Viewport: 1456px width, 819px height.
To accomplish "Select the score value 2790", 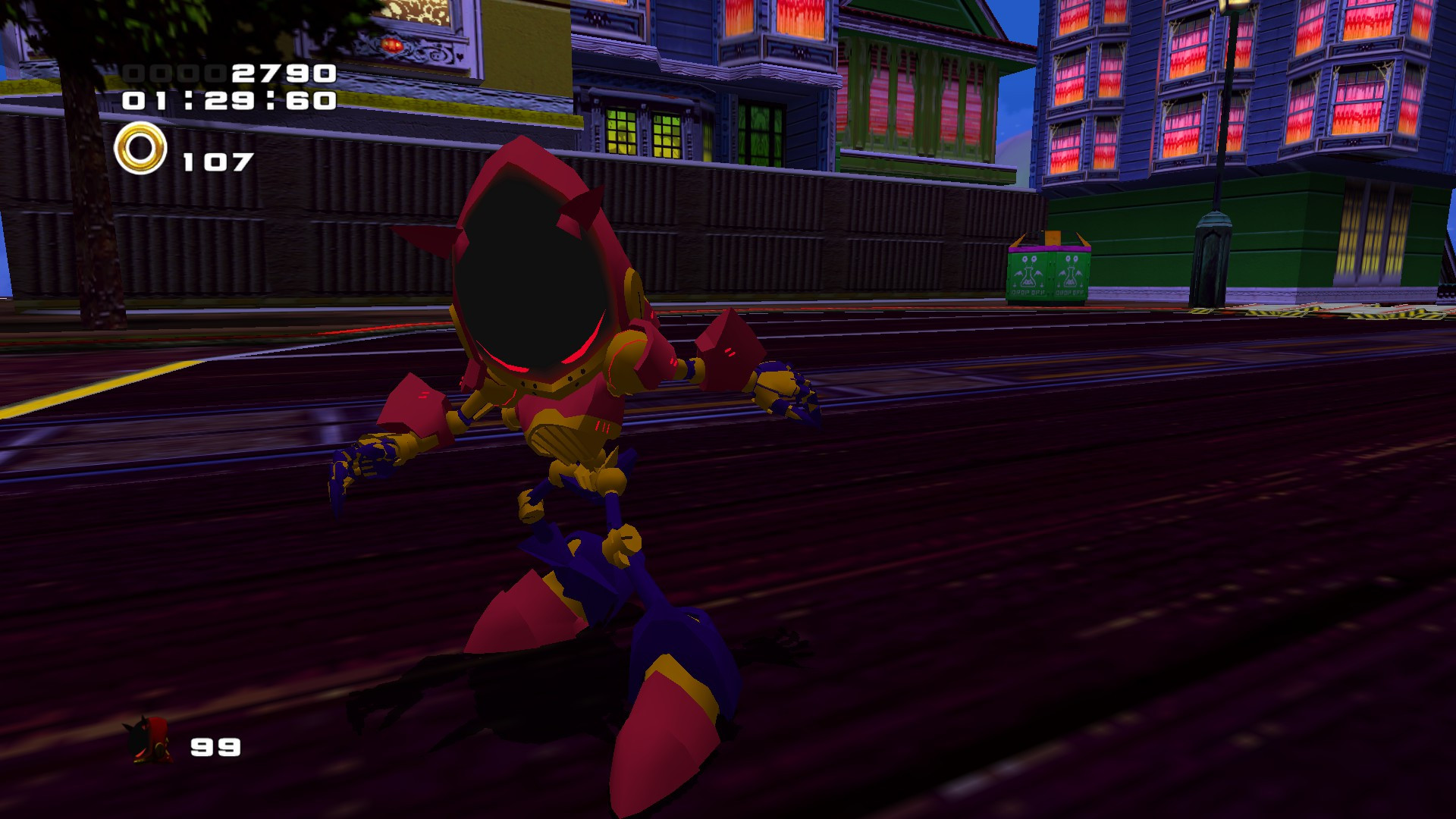I will tap(284, 74).
